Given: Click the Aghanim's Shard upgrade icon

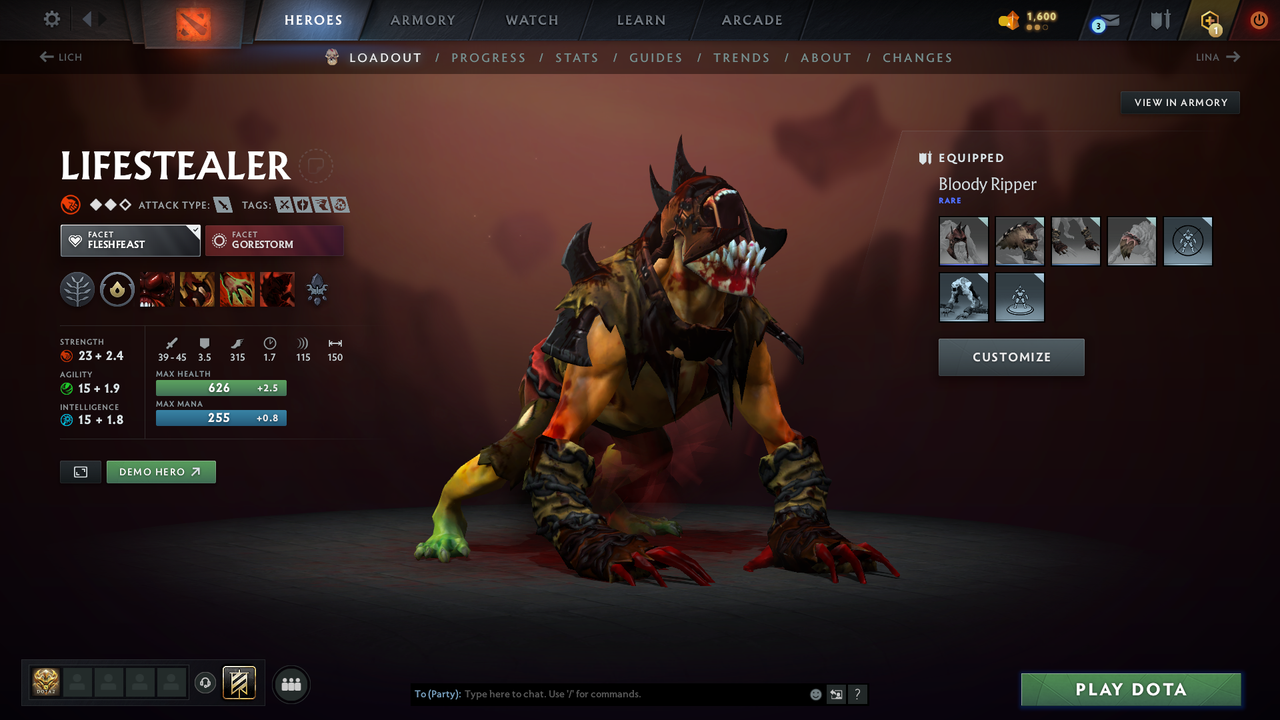Looking at the screenshot, I should pos(118,290).
